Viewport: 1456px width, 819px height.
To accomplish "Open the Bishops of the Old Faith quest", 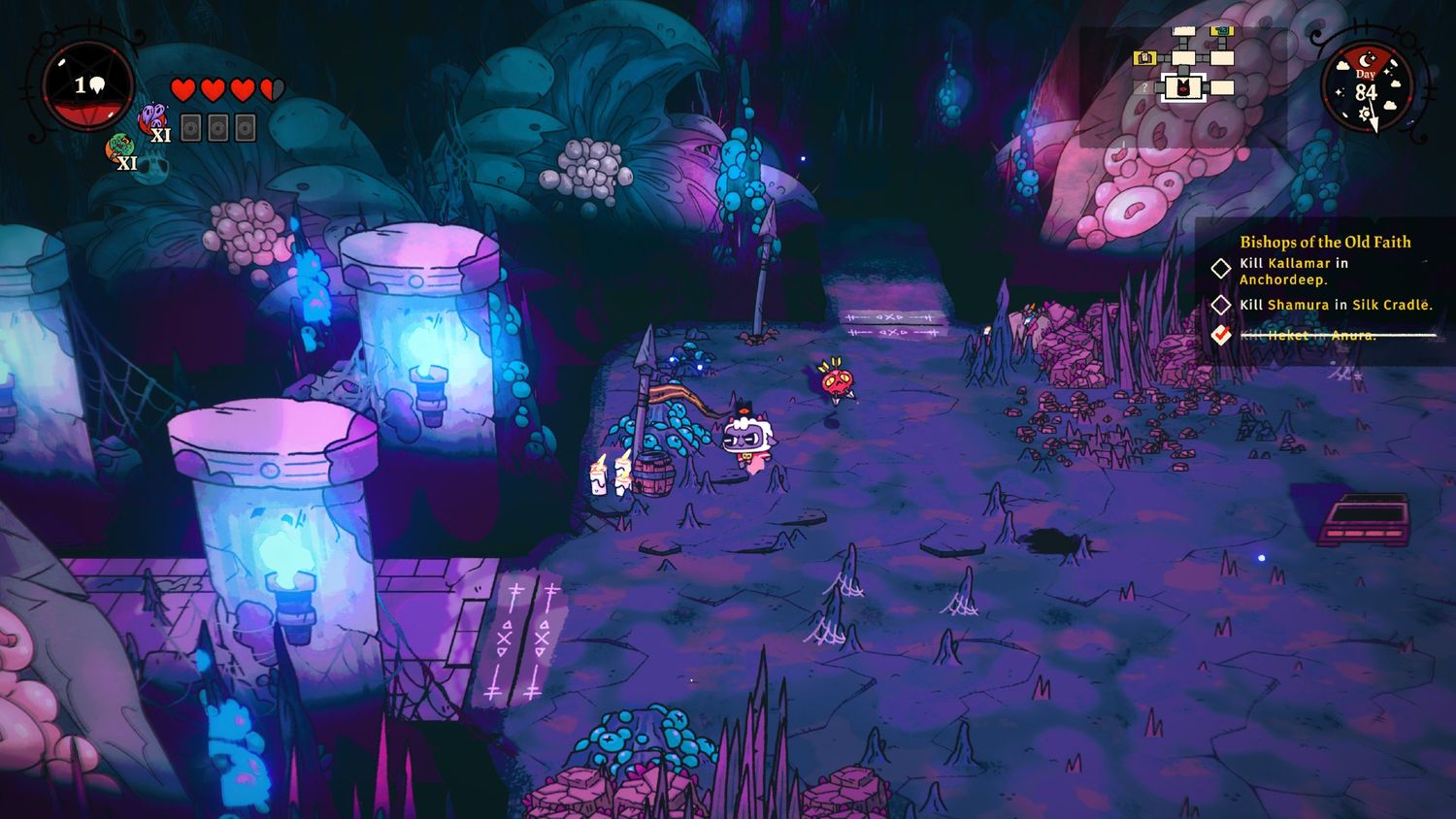I will [1325, 242].
